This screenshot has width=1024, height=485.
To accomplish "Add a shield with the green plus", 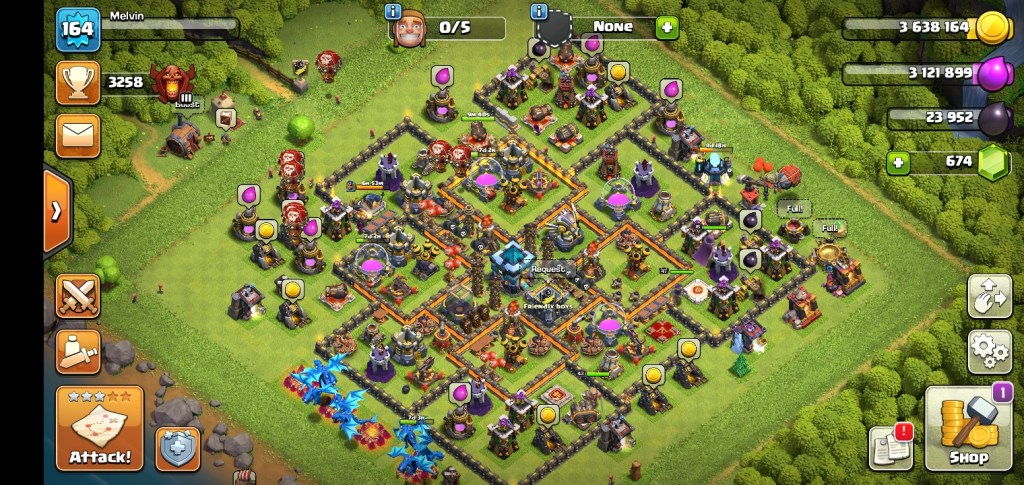I will (x=667, y=27).
